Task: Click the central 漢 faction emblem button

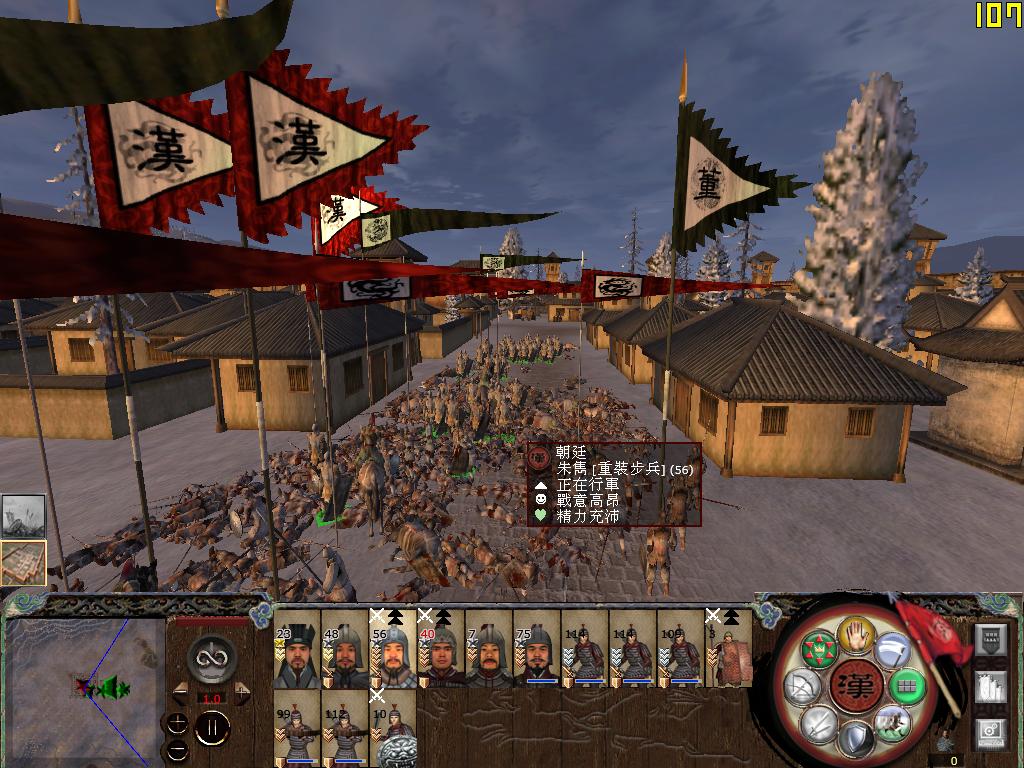Action: click(x=856, y=687)
